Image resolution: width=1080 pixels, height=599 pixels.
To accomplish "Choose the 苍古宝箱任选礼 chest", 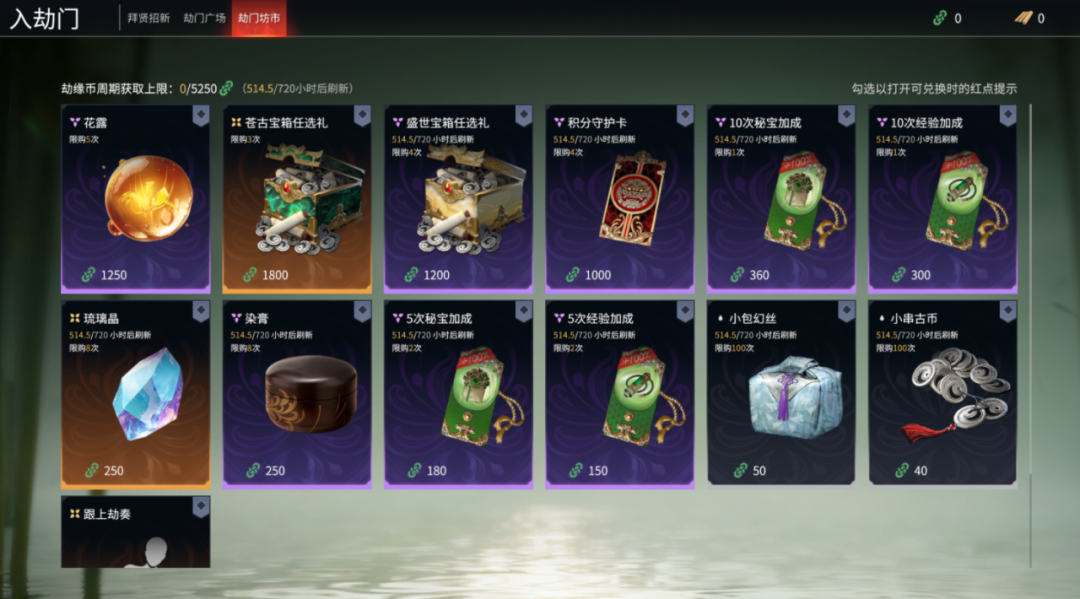I will point(297,200).
